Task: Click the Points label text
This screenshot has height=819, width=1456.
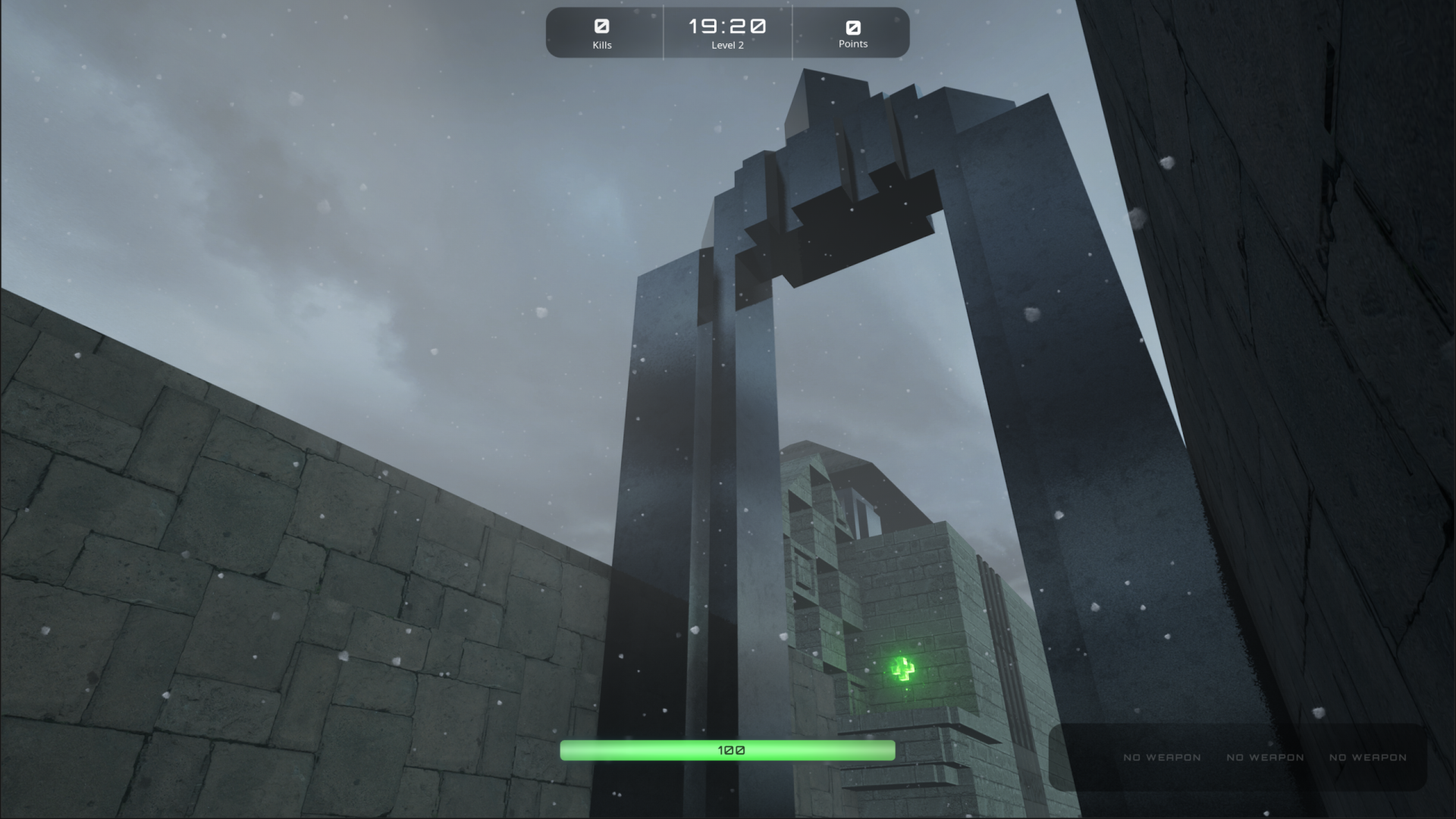Action: pos(852,44)
